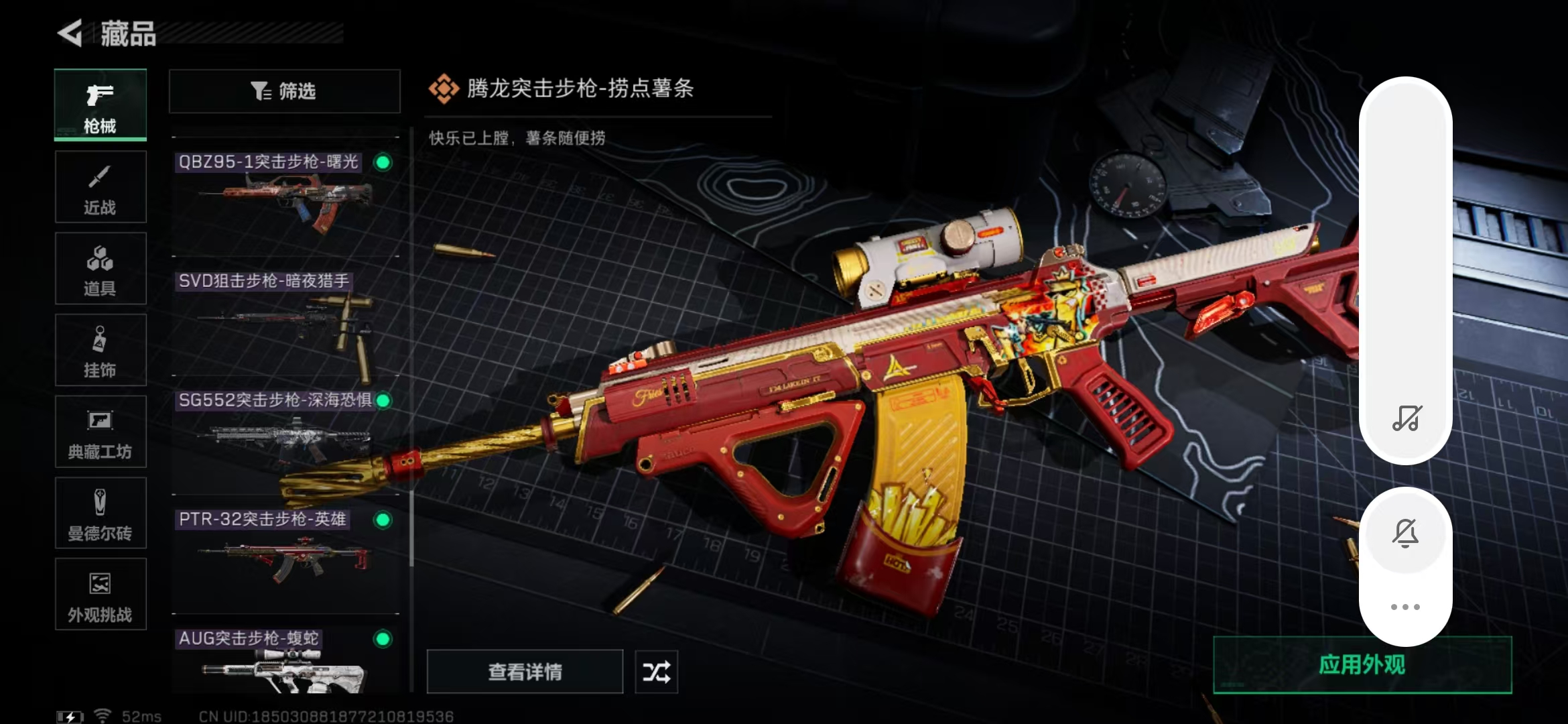This screenshot has height=724, width=1568.
Task: Toggle the crossed-out bell notification icon
Action: tap(1406, 534)
